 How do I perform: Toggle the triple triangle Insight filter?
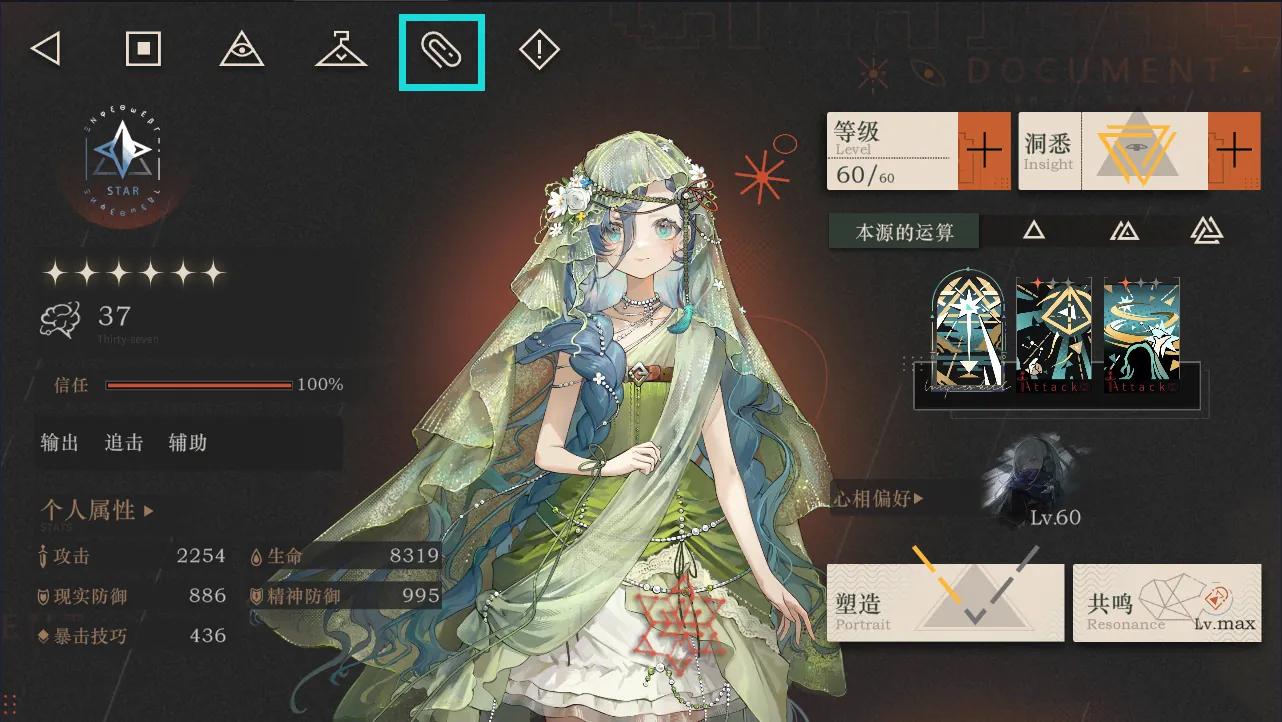1207,229
